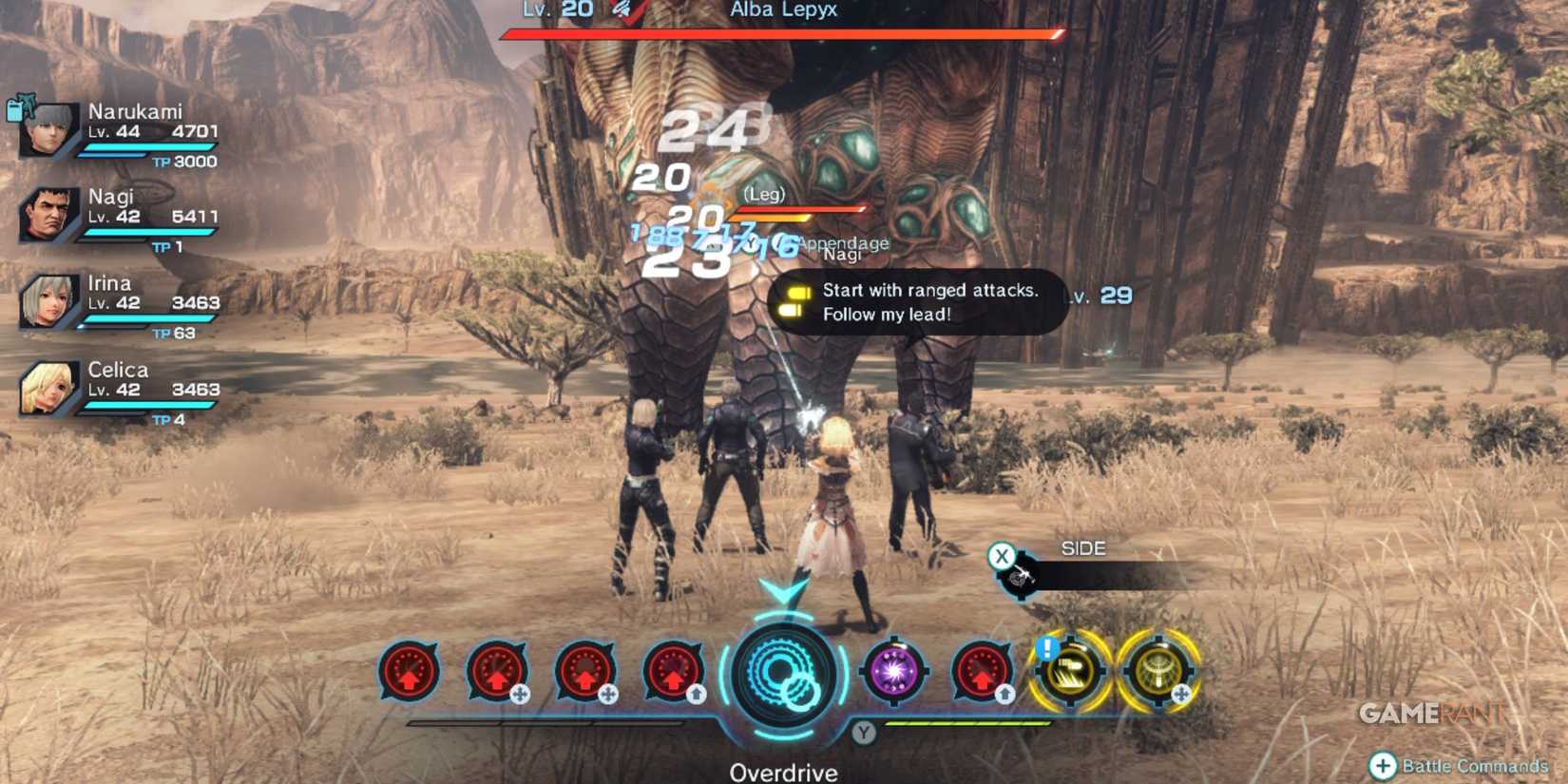The image size is (1568, 784).
Task: Click the red art with crosshair move badge
Action: click(495, 672)
